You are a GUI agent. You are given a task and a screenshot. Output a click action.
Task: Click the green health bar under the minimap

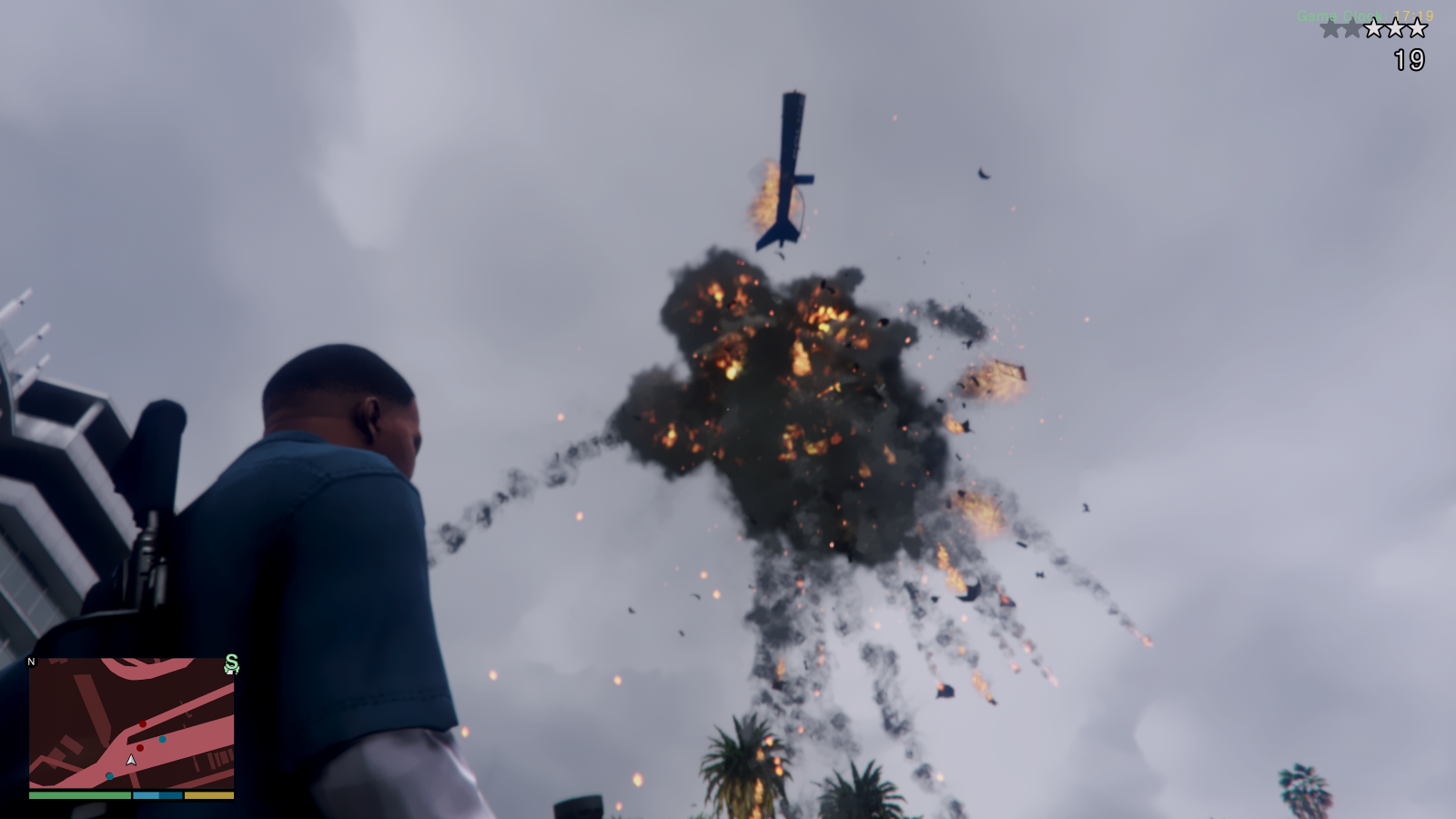(78, 795)
